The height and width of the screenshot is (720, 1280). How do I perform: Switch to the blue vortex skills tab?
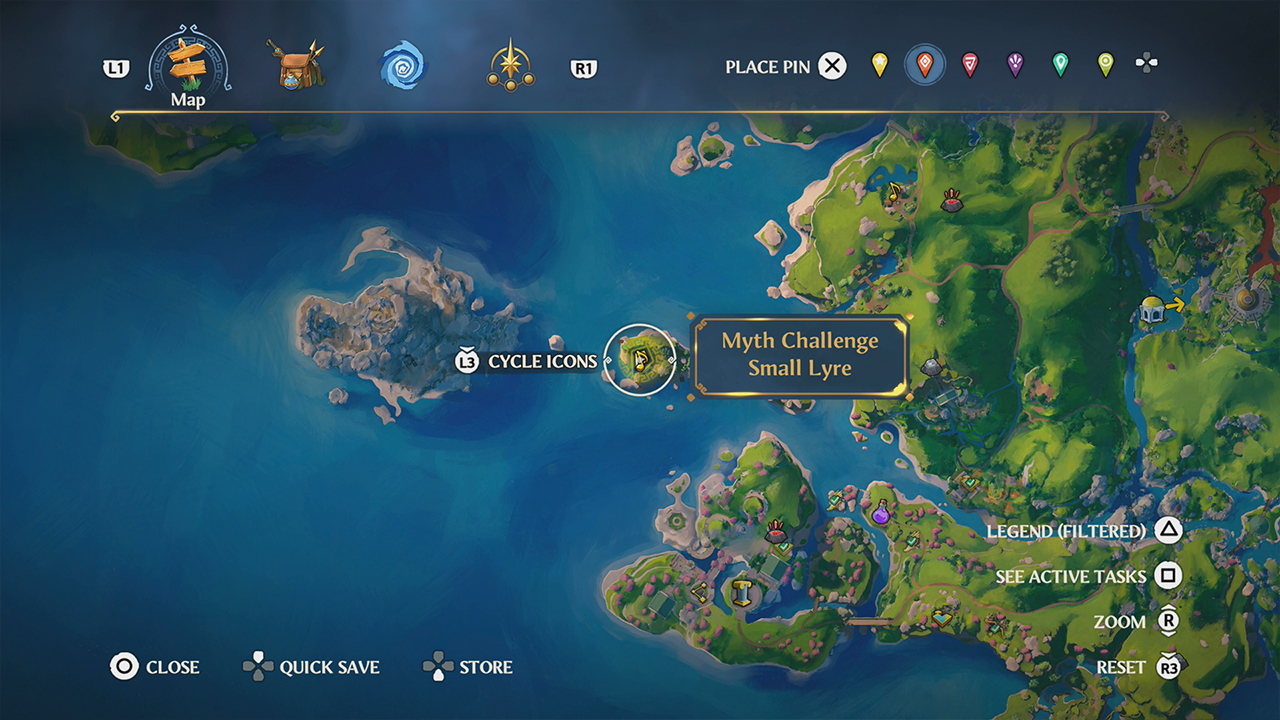point(407,64)
